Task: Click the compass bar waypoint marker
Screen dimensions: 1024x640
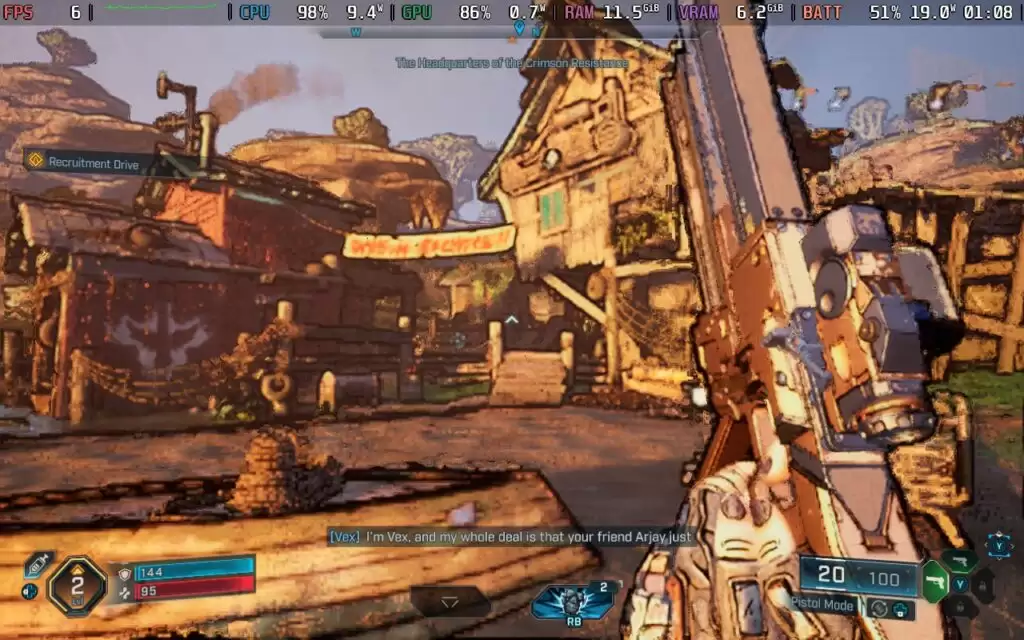Action: pos(517,30)
